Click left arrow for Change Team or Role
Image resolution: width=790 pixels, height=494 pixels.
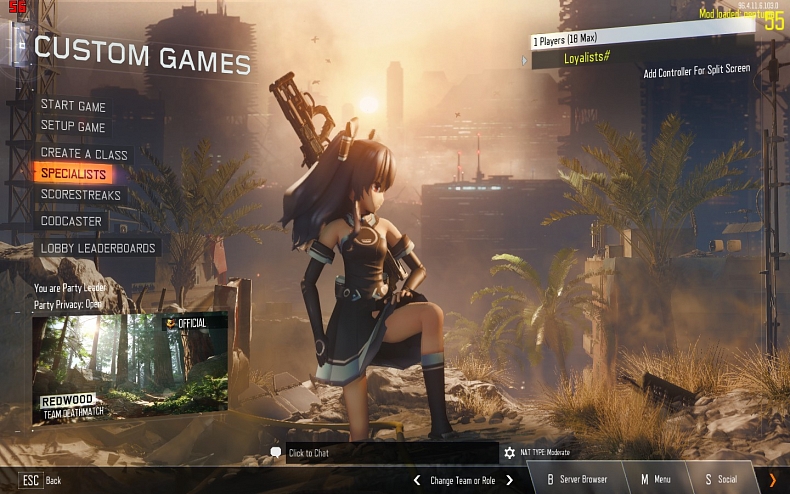click(x=417, y=480)
